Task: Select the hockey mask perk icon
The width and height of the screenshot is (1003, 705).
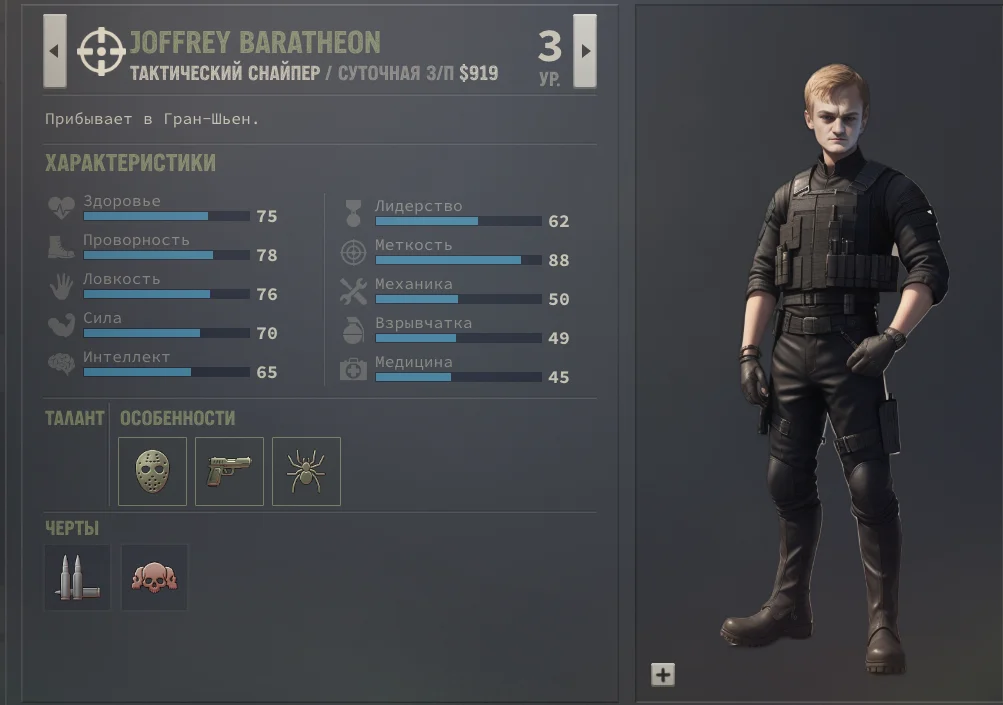Action: point(152,471)
